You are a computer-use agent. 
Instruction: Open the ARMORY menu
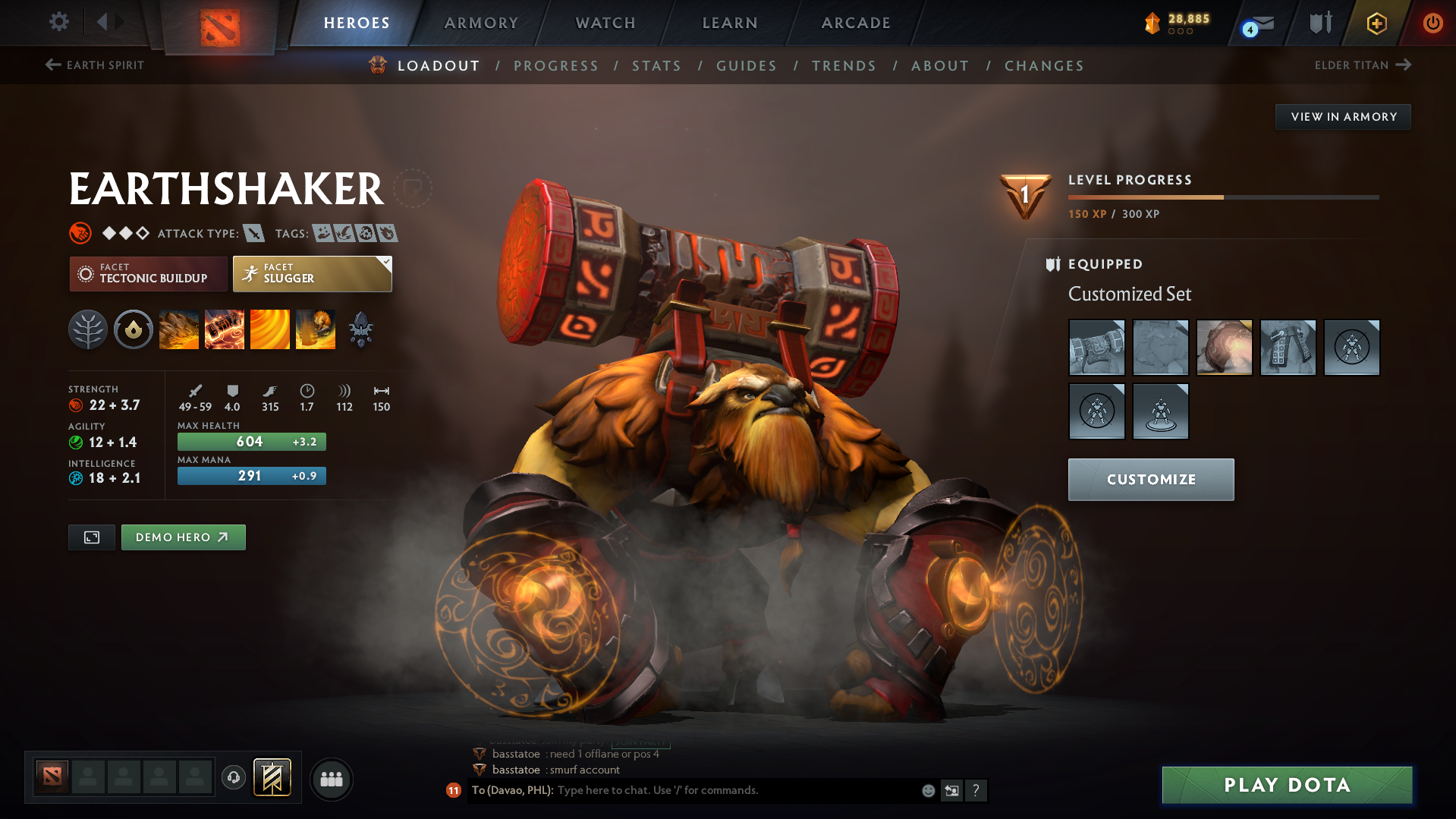(x=481, y=22)
